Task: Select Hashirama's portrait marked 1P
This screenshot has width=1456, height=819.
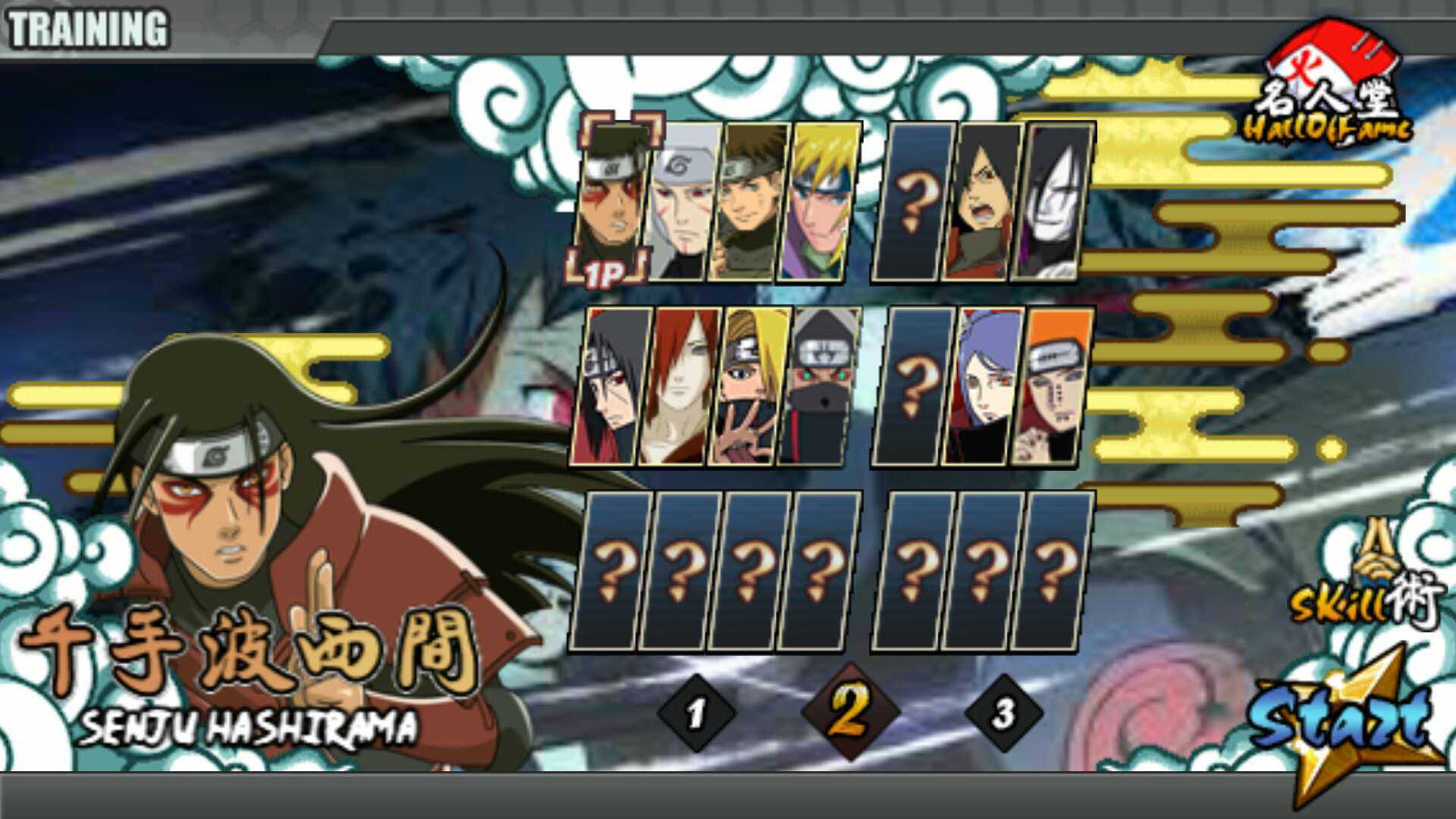Action: coord(611,201)
